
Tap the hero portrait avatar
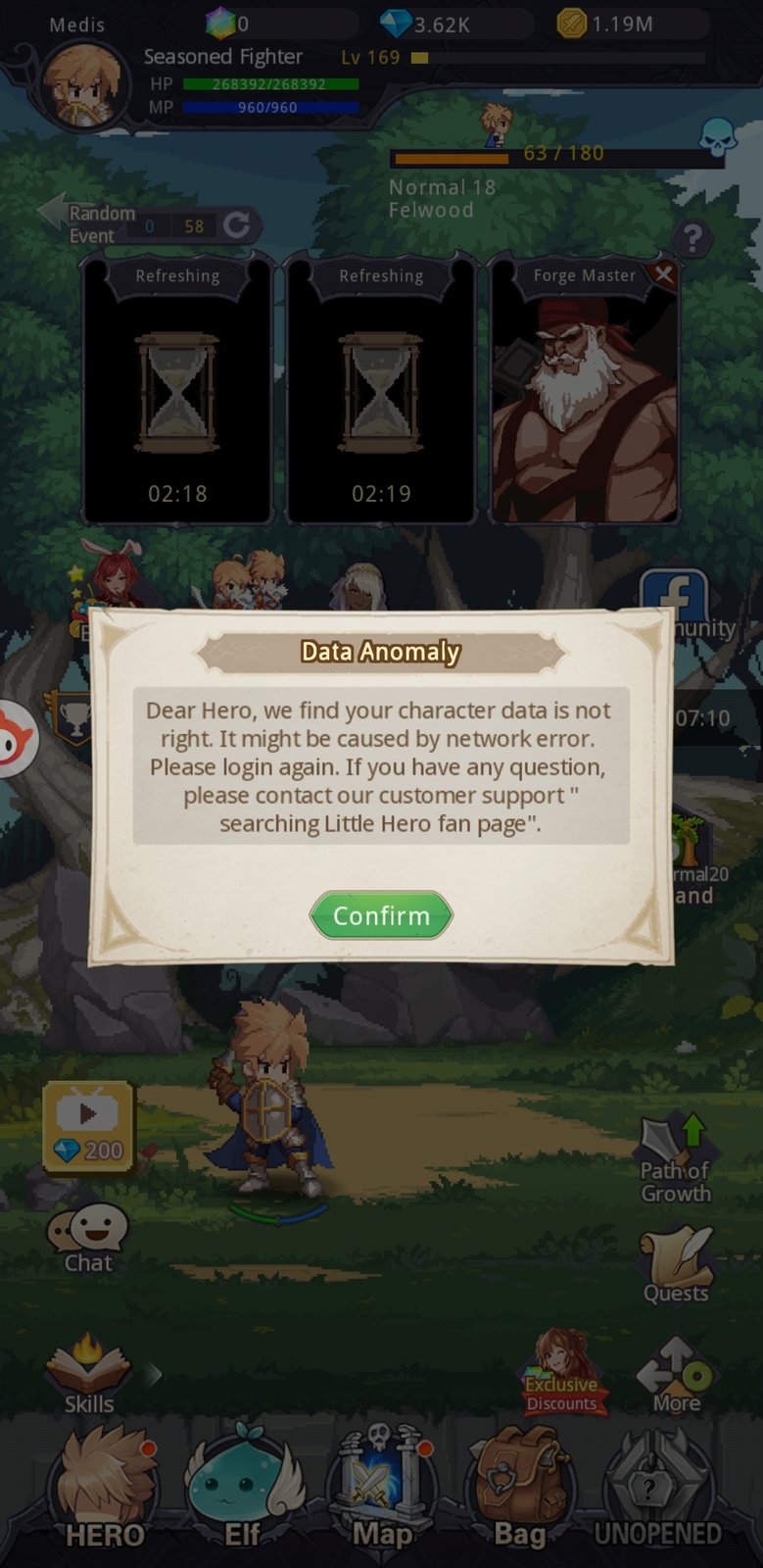pyautogui.click(x=84, y=86)
